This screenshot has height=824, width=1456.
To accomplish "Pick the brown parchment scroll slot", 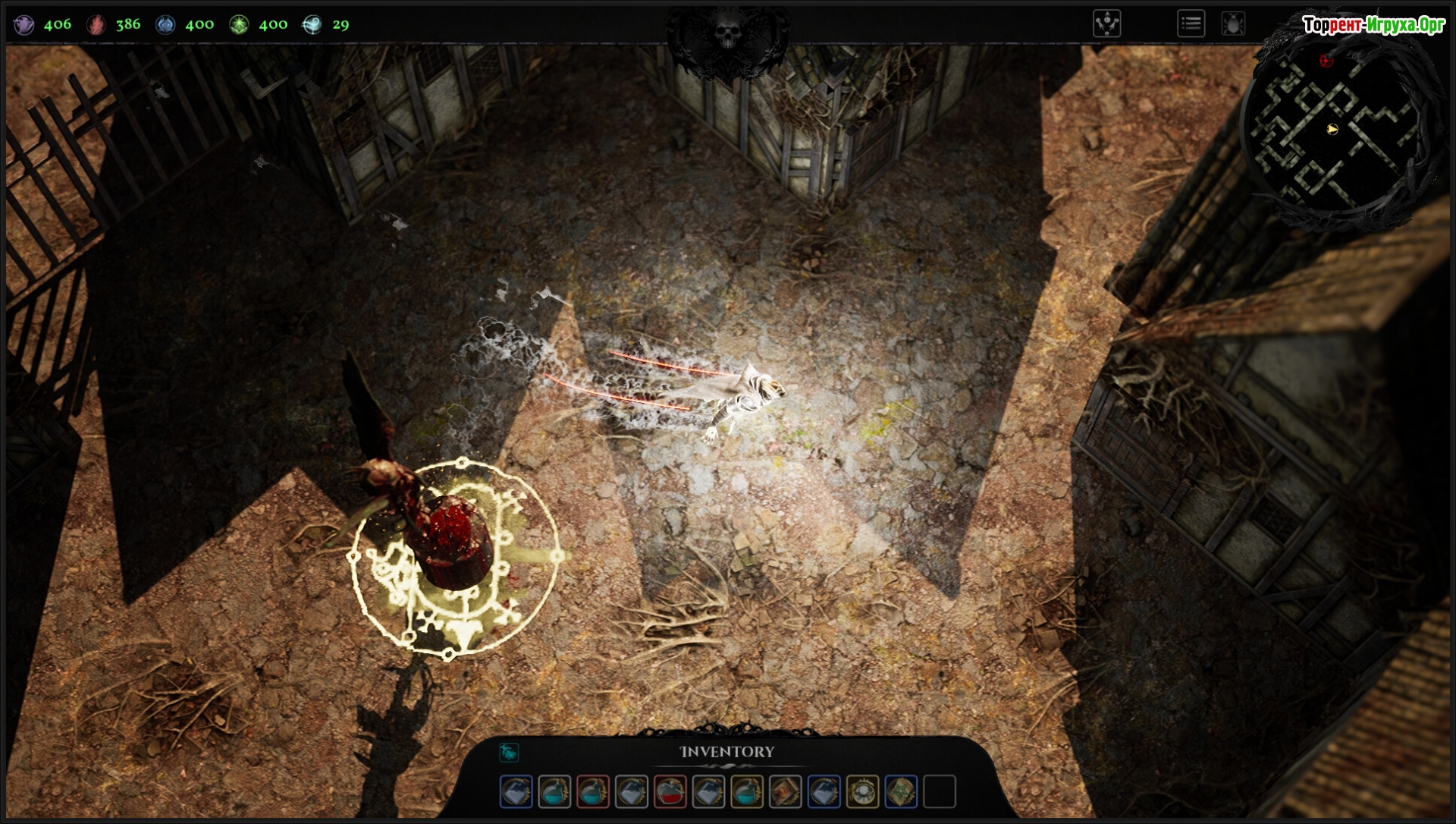I will coord(785,791).
